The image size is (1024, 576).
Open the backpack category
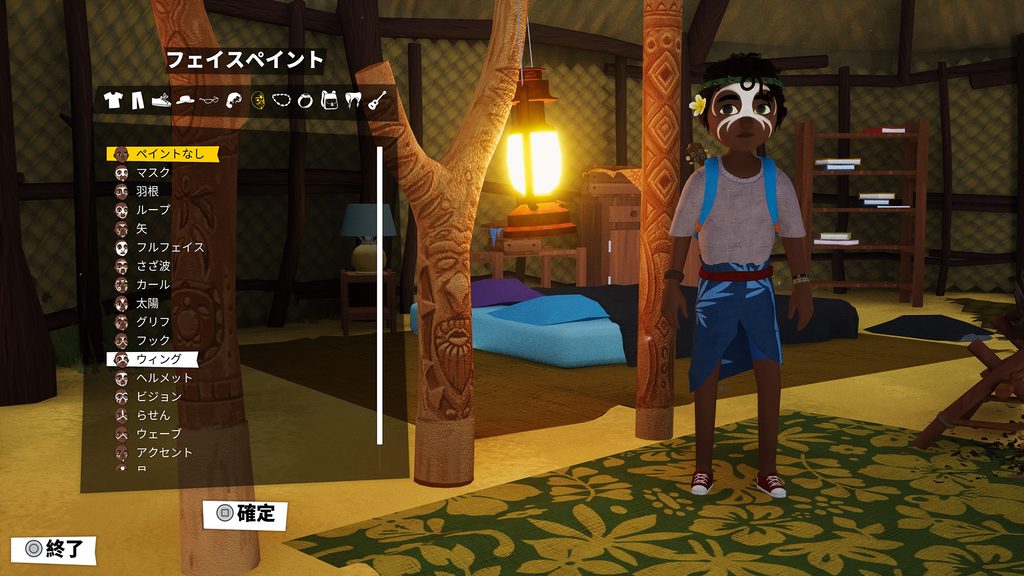[329, 100]
